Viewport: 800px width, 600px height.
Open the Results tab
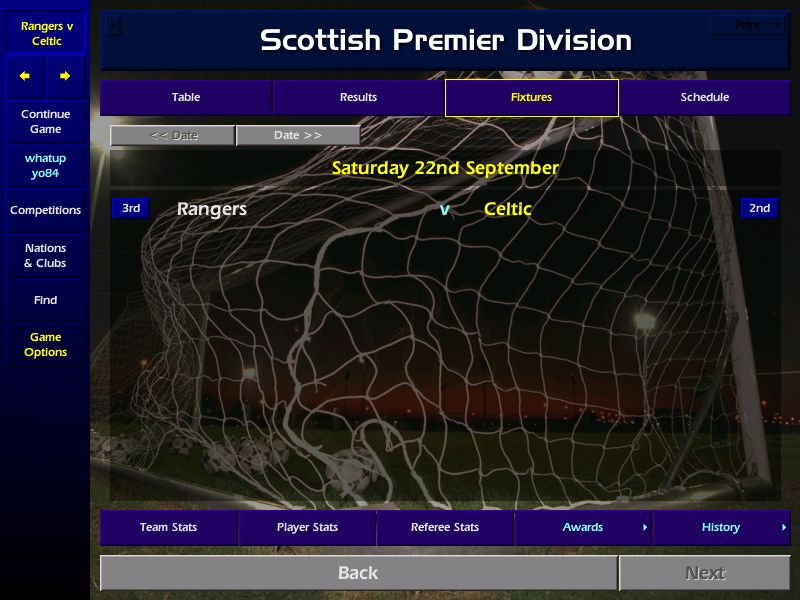[x=358, y=97]
